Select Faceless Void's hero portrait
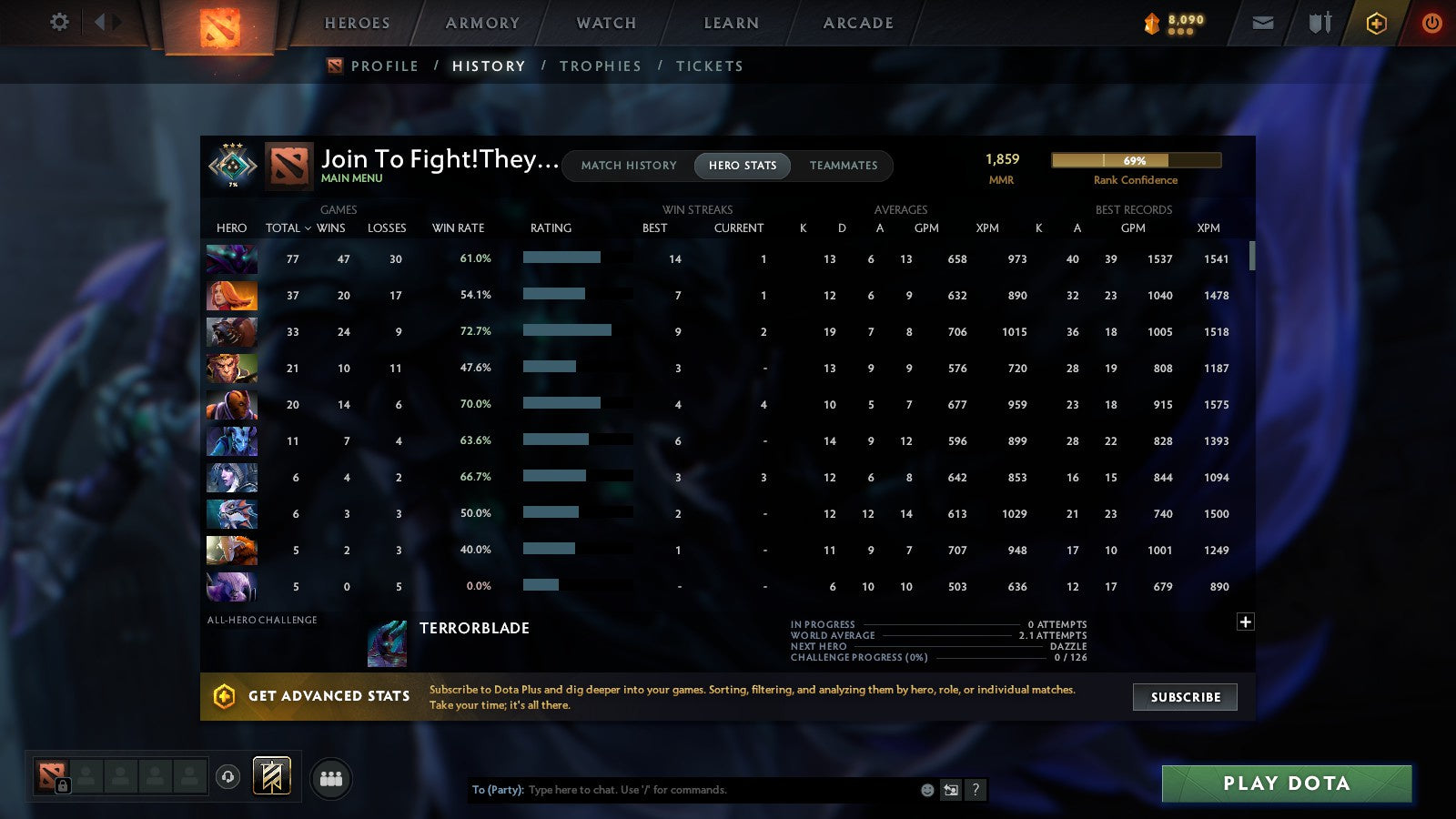Image resolution: width=1456 pixels, height=819 pixels. point(231,259)
